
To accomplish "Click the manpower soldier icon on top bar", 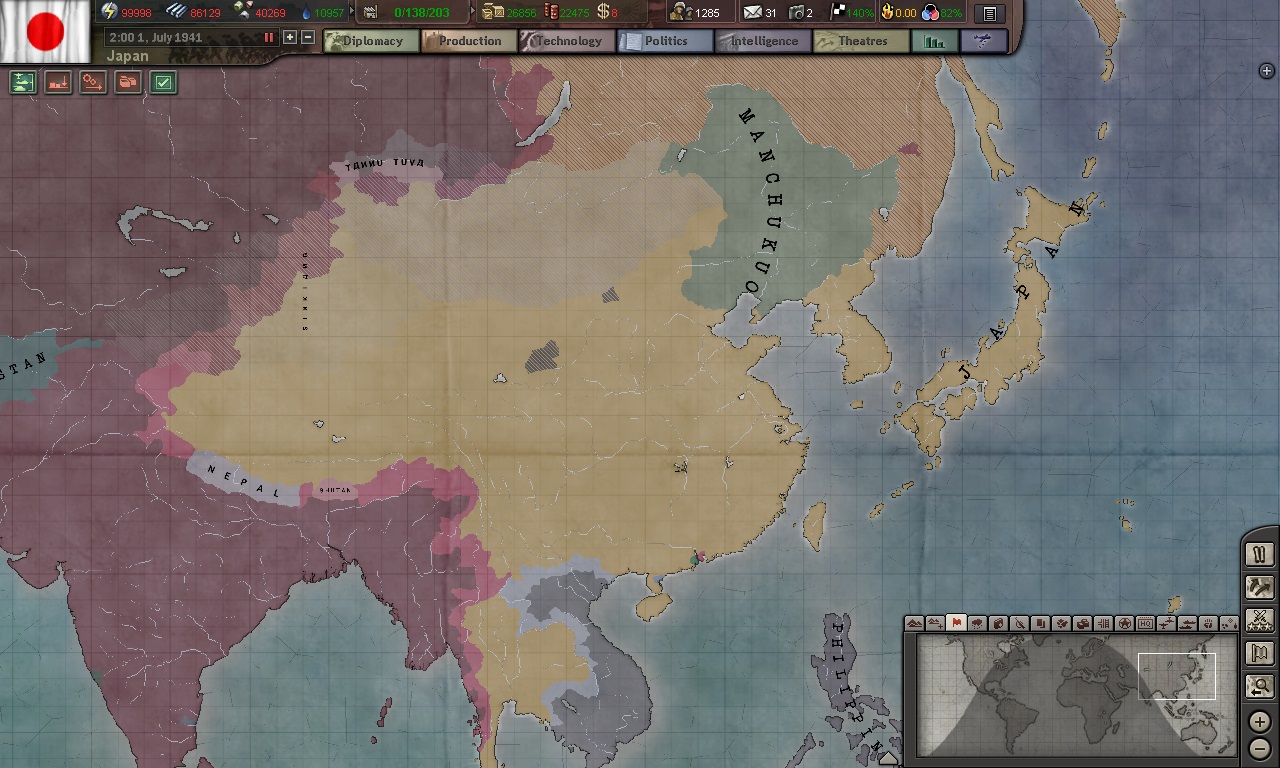I will [683, 12].
